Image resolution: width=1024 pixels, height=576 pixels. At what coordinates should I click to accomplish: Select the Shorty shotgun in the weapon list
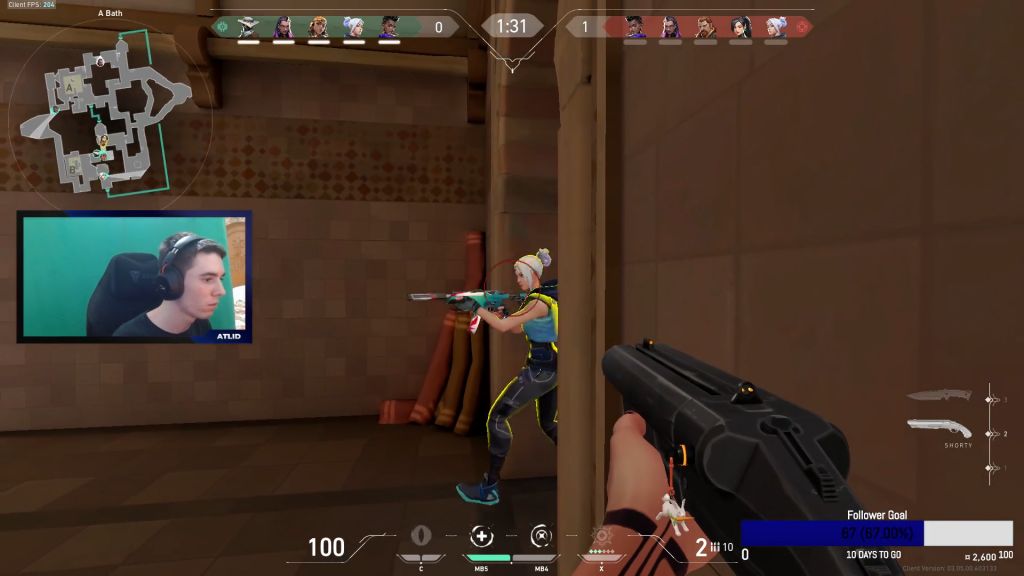coord(941,428)
